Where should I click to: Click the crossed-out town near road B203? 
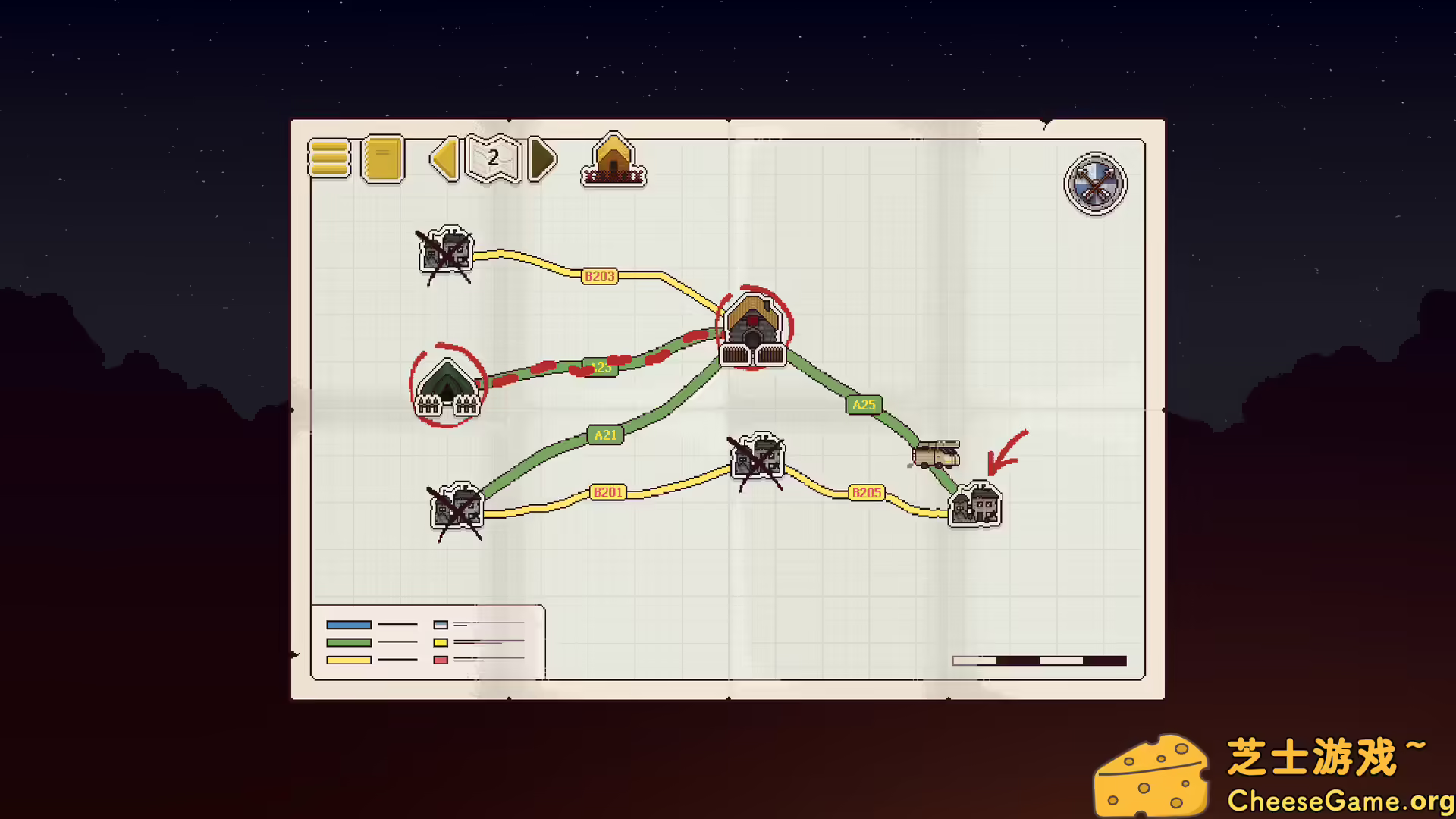click(446, 252)
